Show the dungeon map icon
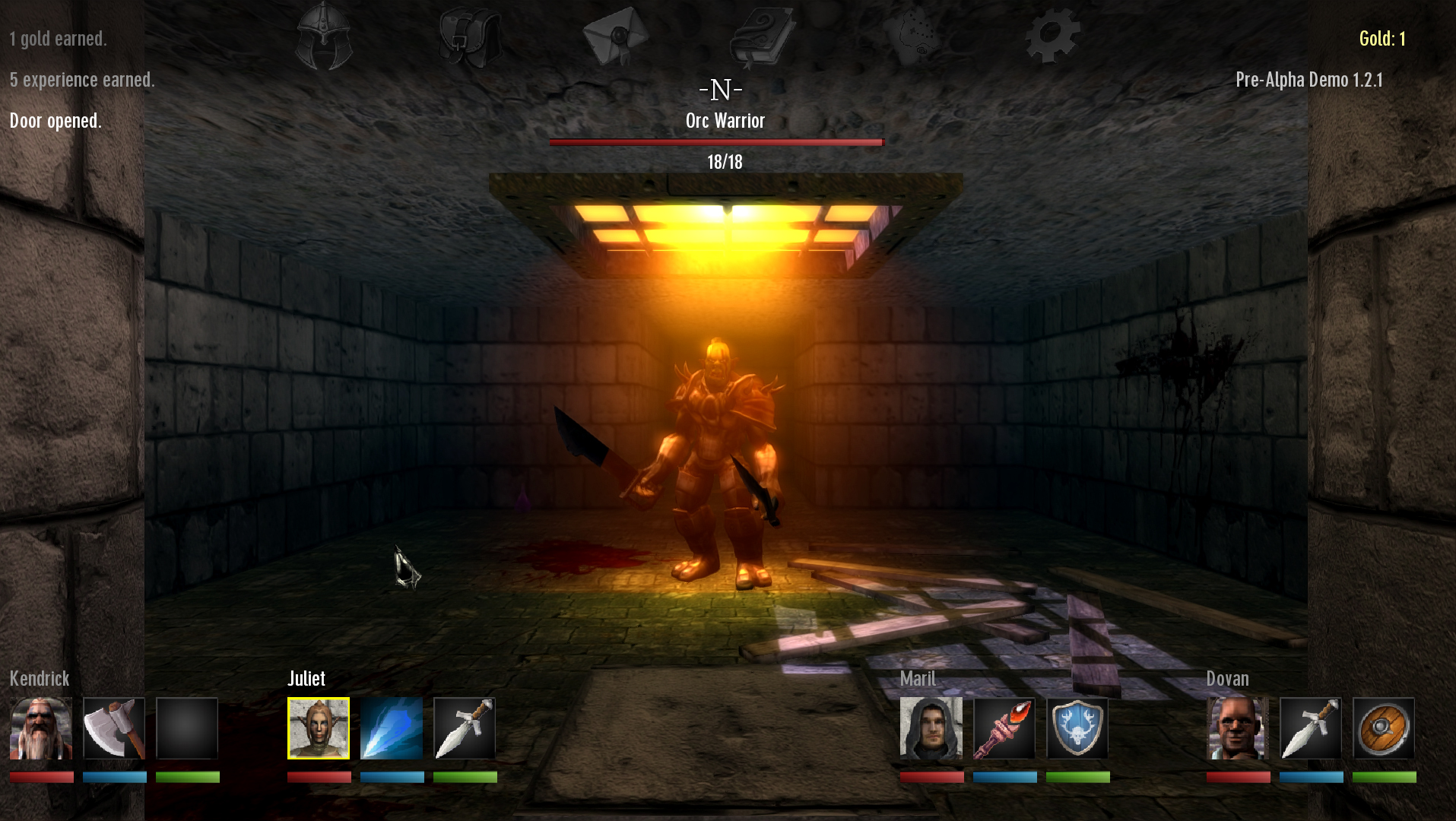Image resolution: width=1456 pixels, height=821 pixels. pyautogui.click(x=909, y=36)
